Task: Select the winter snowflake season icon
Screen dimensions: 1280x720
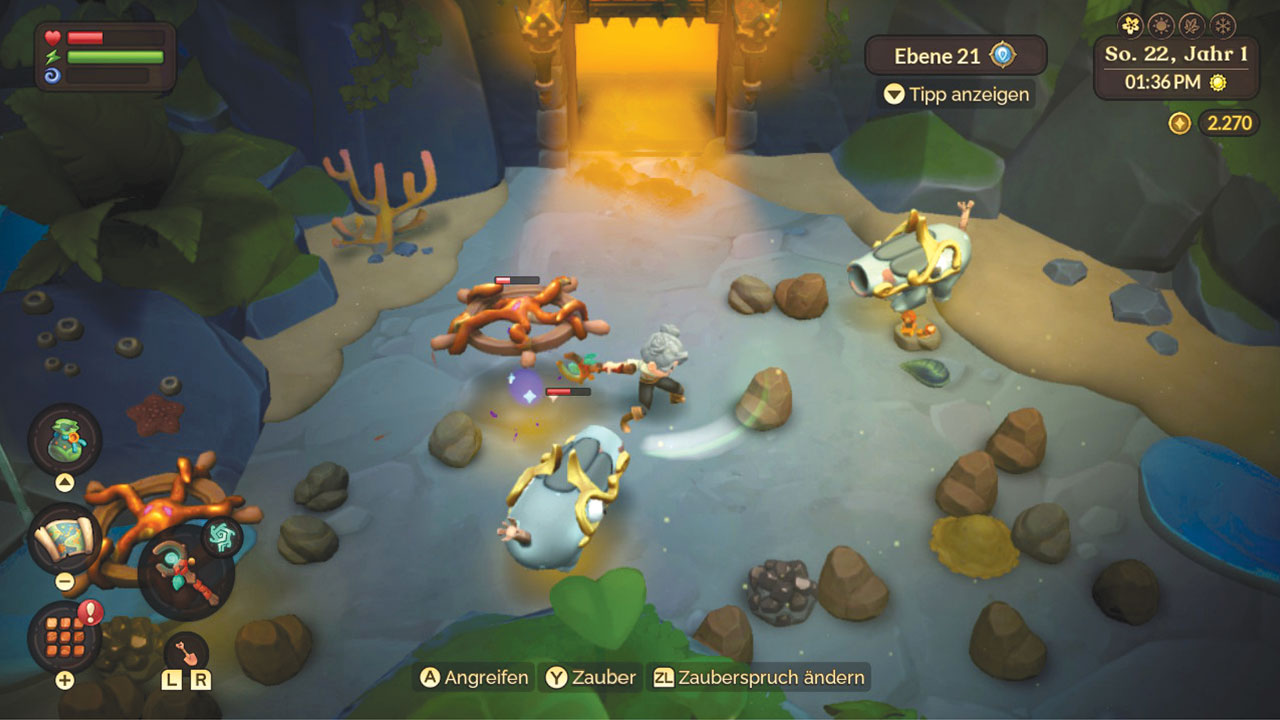Action: point(1222,24)
